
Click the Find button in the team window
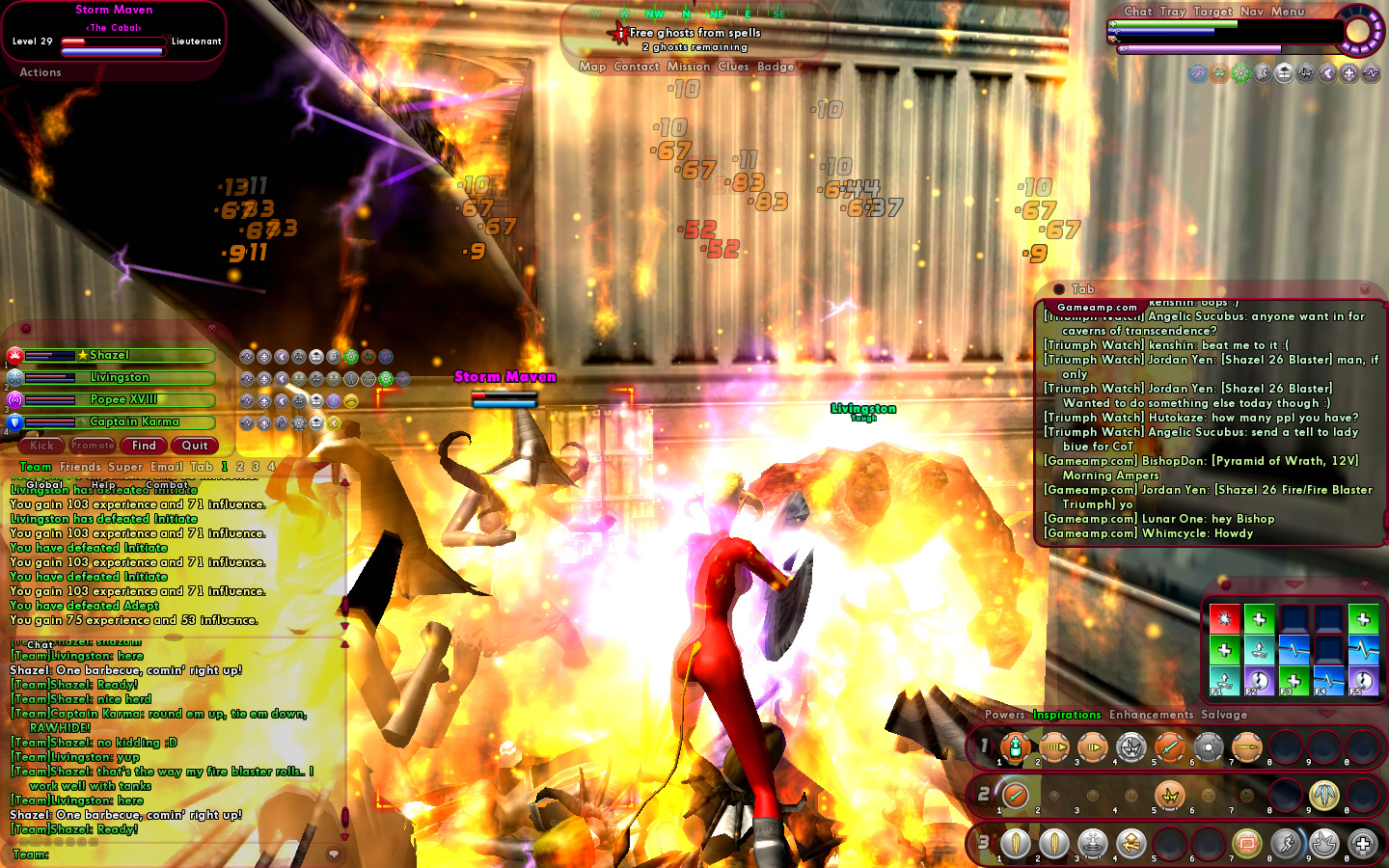pos(144,446)
